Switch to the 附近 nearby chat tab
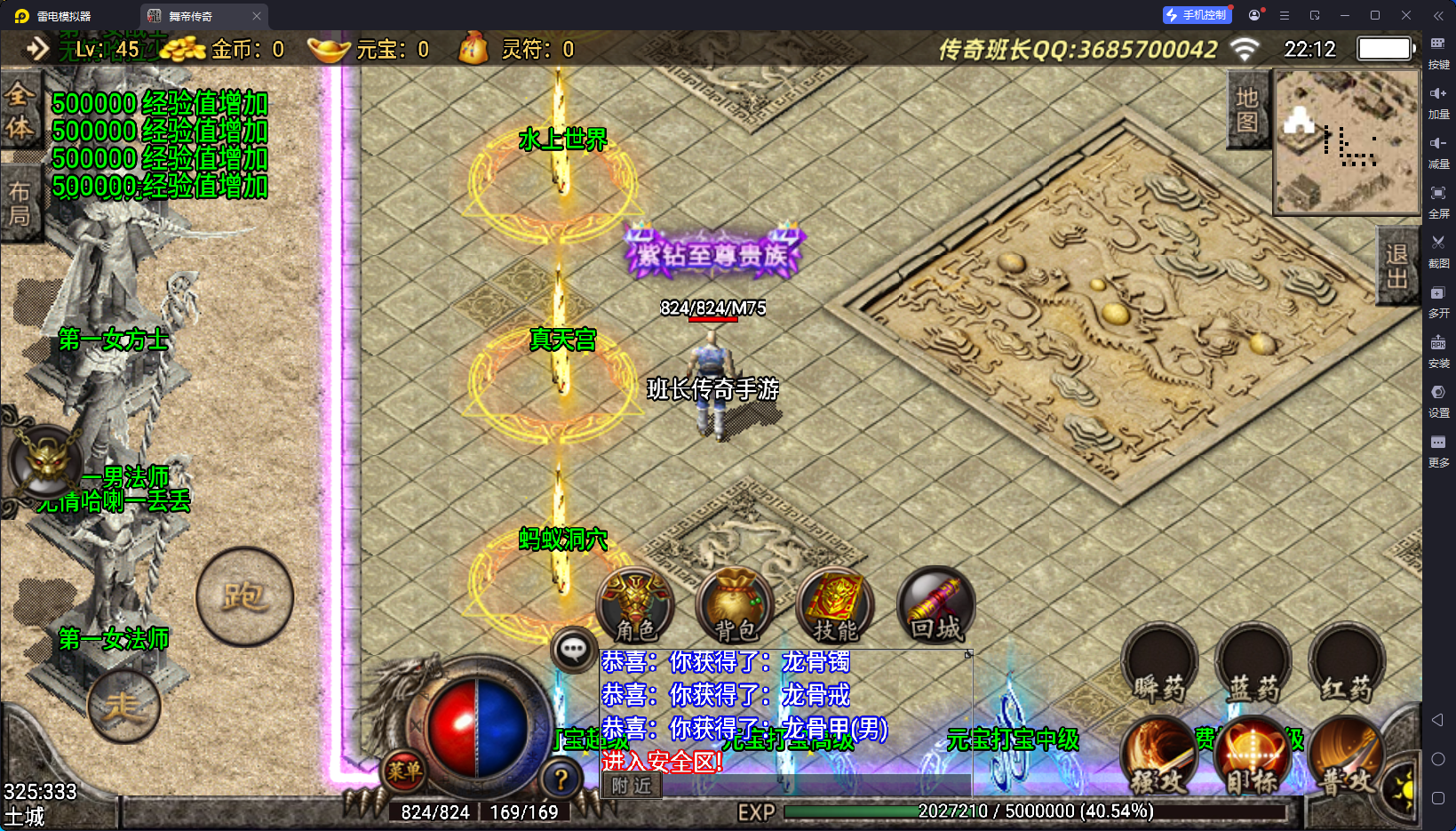This screenshot has width=1456, height=831. point(632,786)
